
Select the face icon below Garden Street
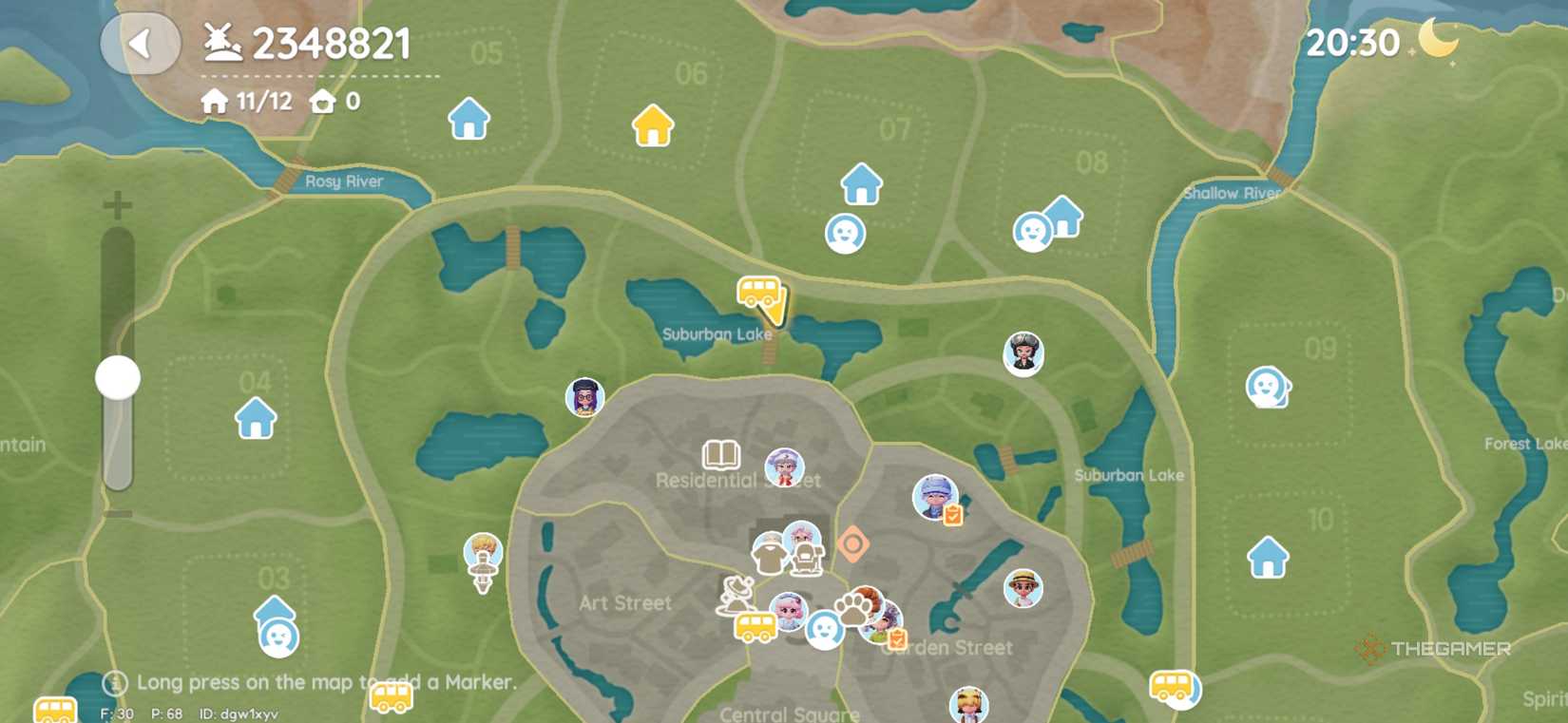823,630
